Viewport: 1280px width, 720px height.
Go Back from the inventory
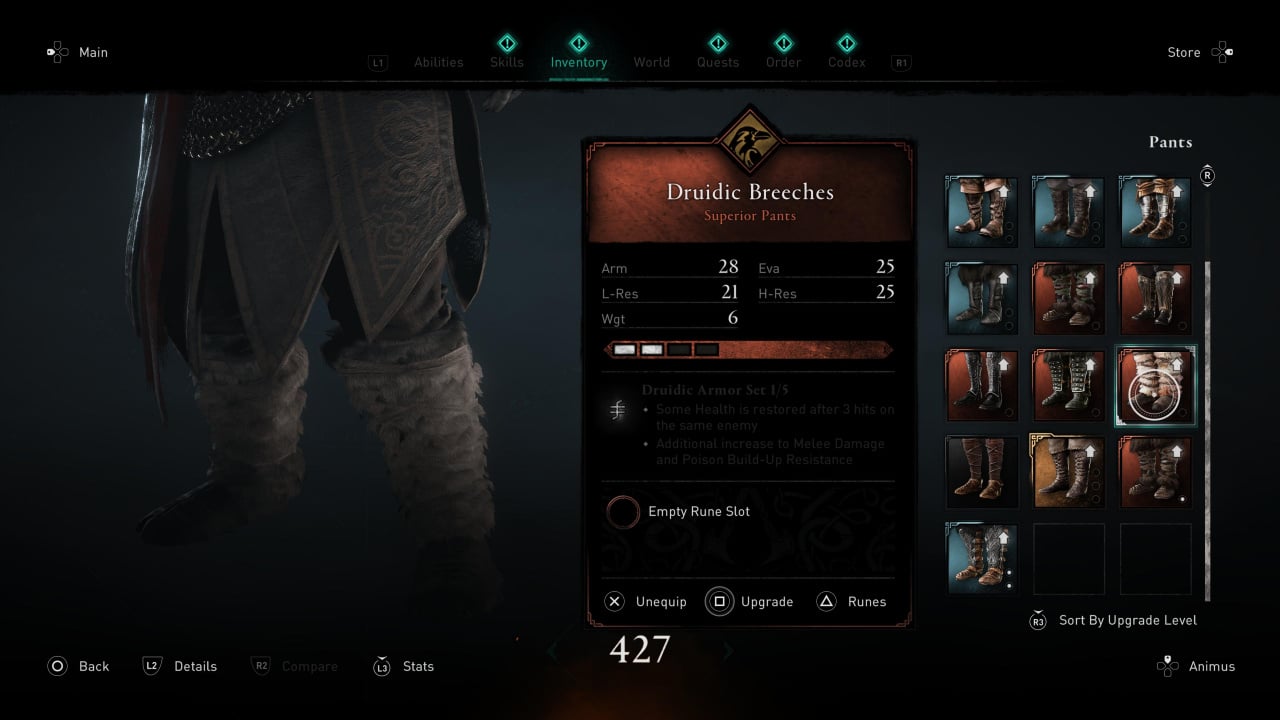(78, 666)
